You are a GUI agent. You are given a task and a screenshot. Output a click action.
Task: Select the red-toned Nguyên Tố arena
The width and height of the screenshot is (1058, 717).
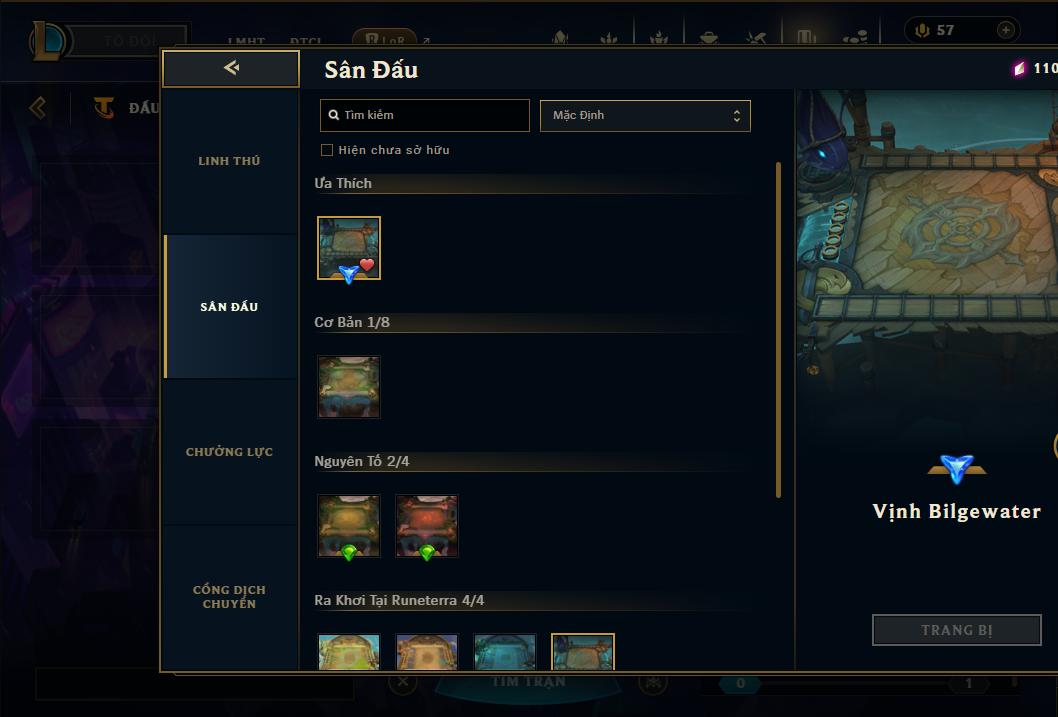click(427, 526)
